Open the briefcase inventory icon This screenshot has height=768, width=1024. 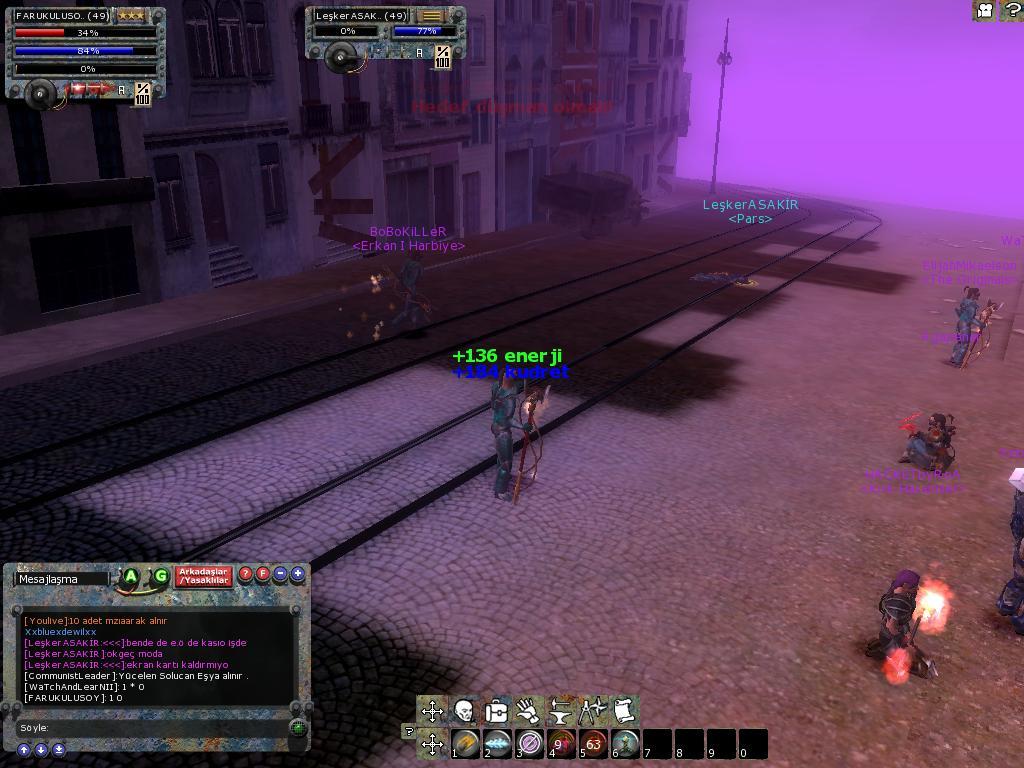tap(496, 712)
